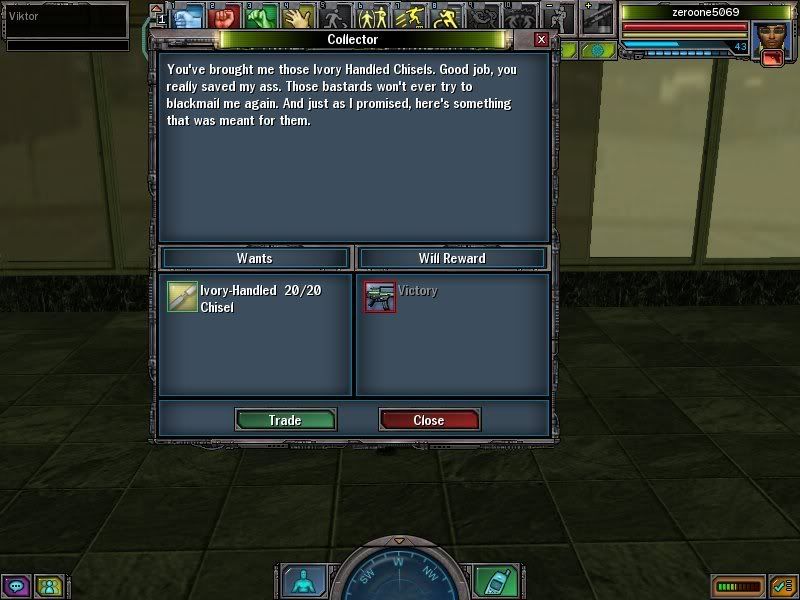Viewport: 800px width, 600px height.
Task: Open the team members icon
Action: click(x=48, y=586)
